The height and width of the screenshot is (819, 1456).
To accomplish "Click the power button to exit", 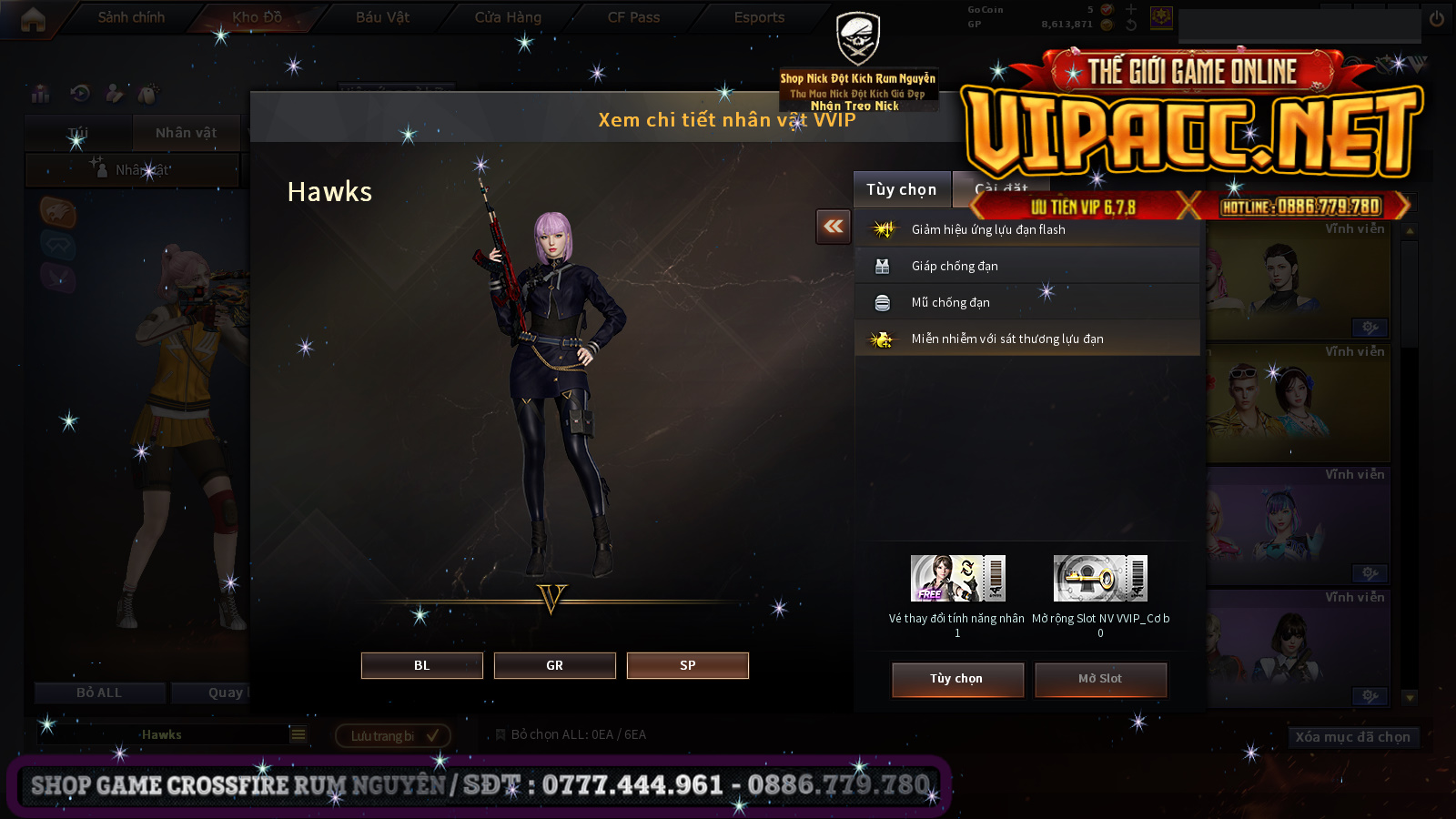I will pyautogui.click(x=1437, y=18).
